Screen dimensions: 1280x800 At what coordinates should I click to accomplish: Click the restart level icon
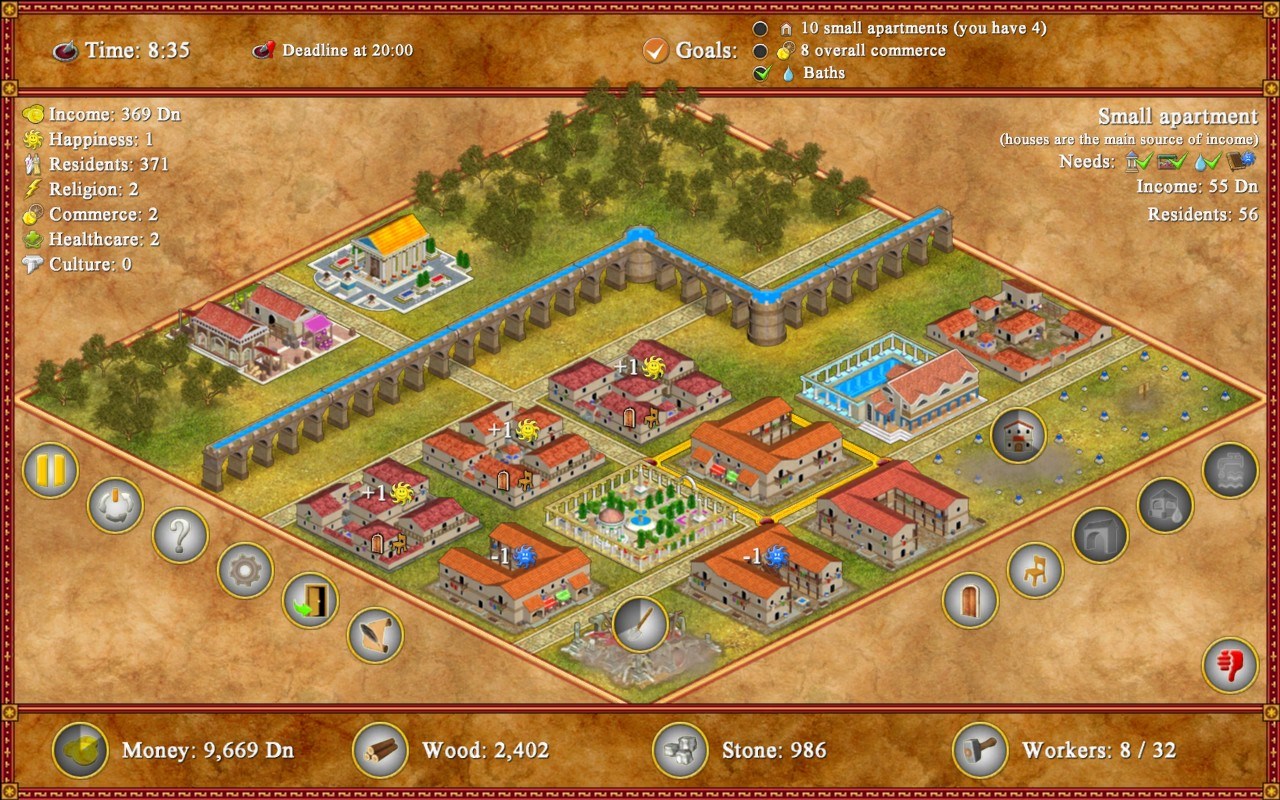click(x=113, y=507)
